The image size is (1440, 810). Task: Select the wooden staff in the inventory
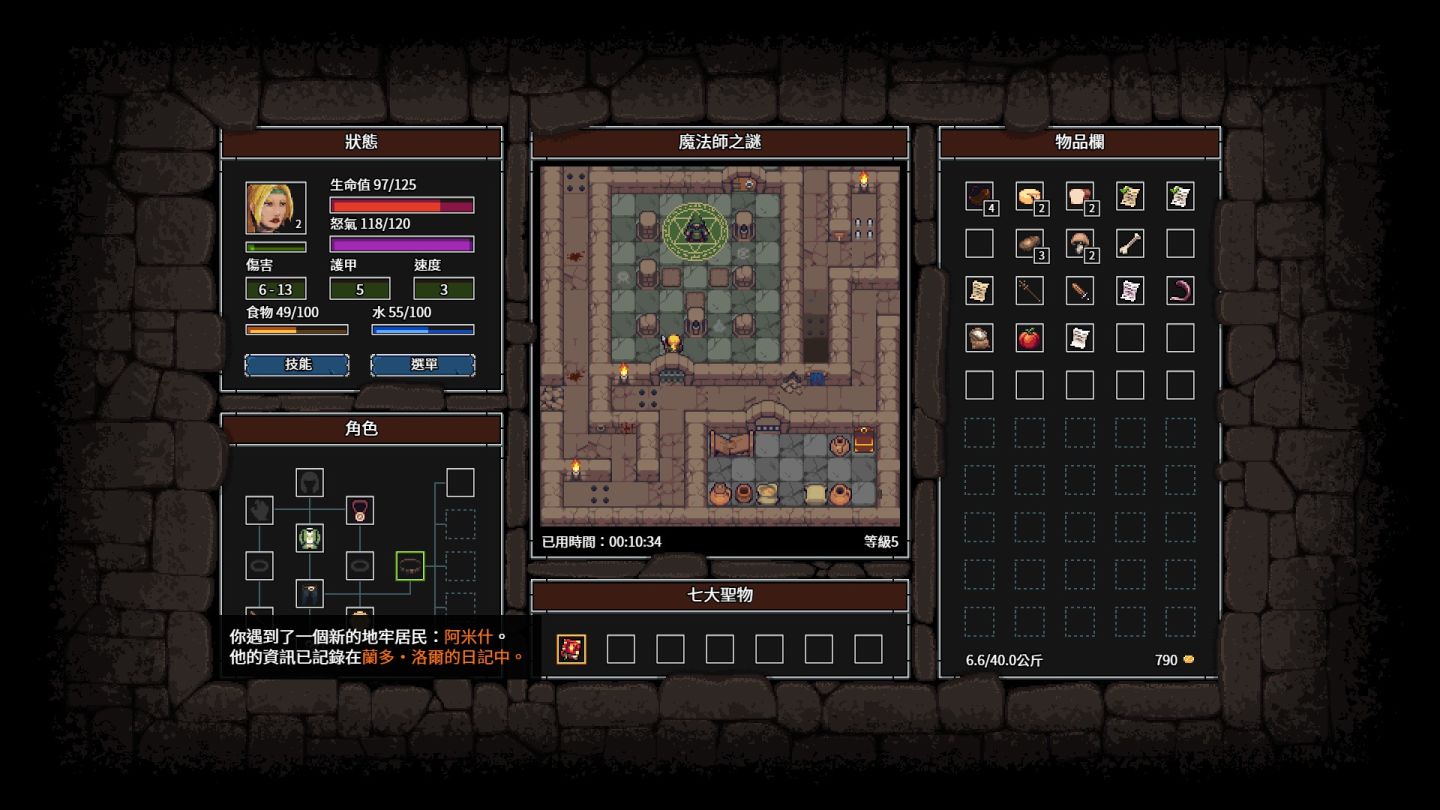click(x=1029, y=291)
